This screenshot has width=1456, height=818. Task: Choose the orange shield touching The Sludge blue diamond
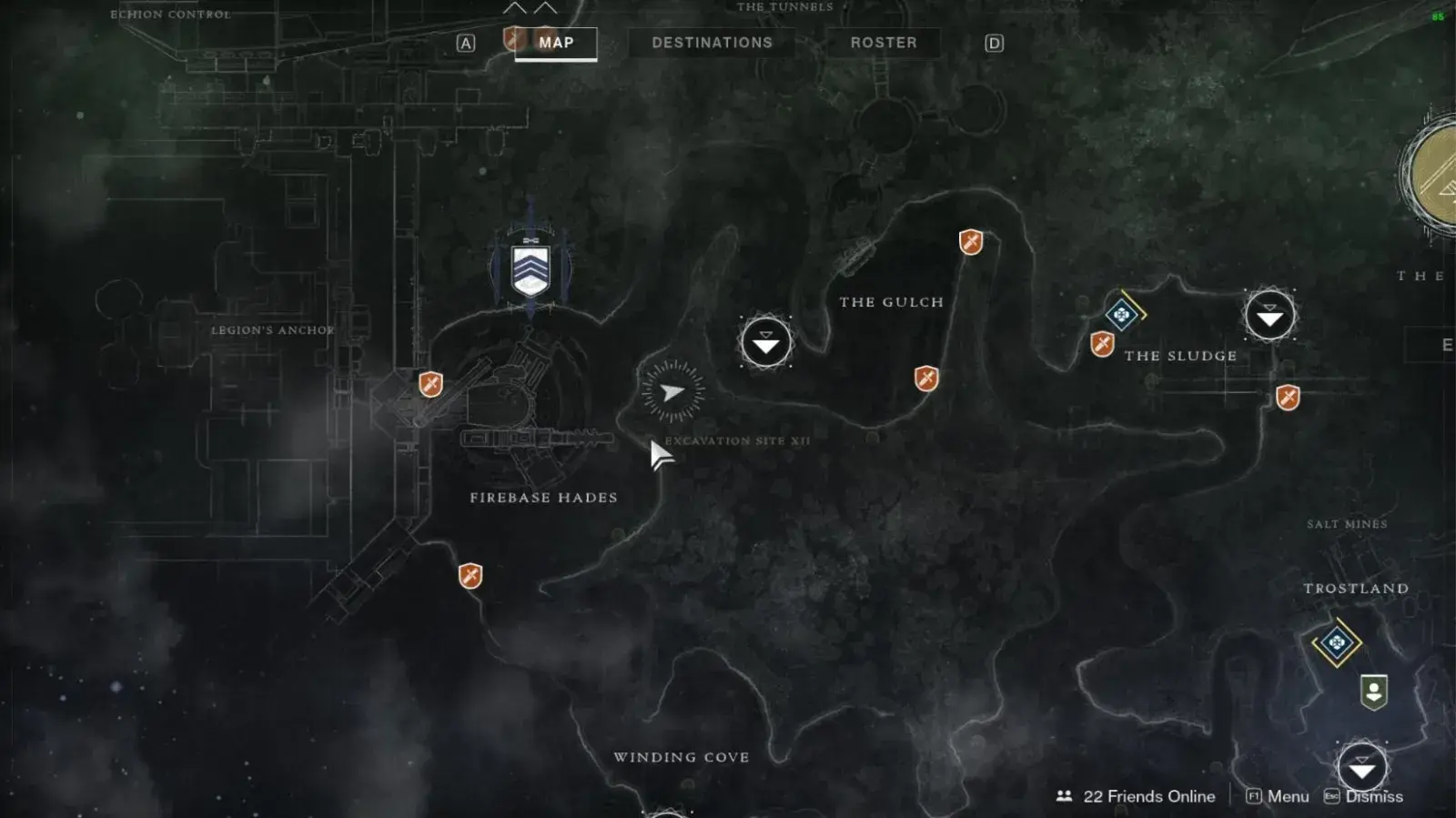(x=1102, y=345)
